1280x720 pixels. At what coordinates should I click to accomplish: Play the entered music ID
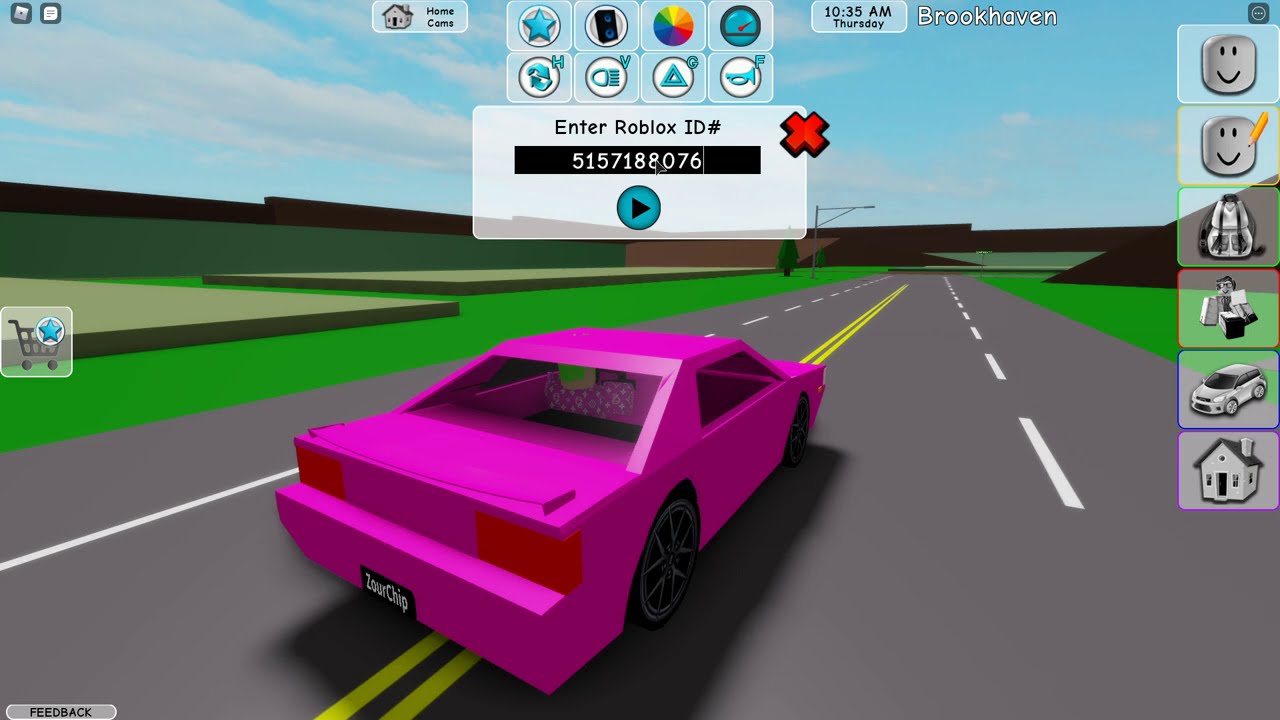tap(638, 209)
